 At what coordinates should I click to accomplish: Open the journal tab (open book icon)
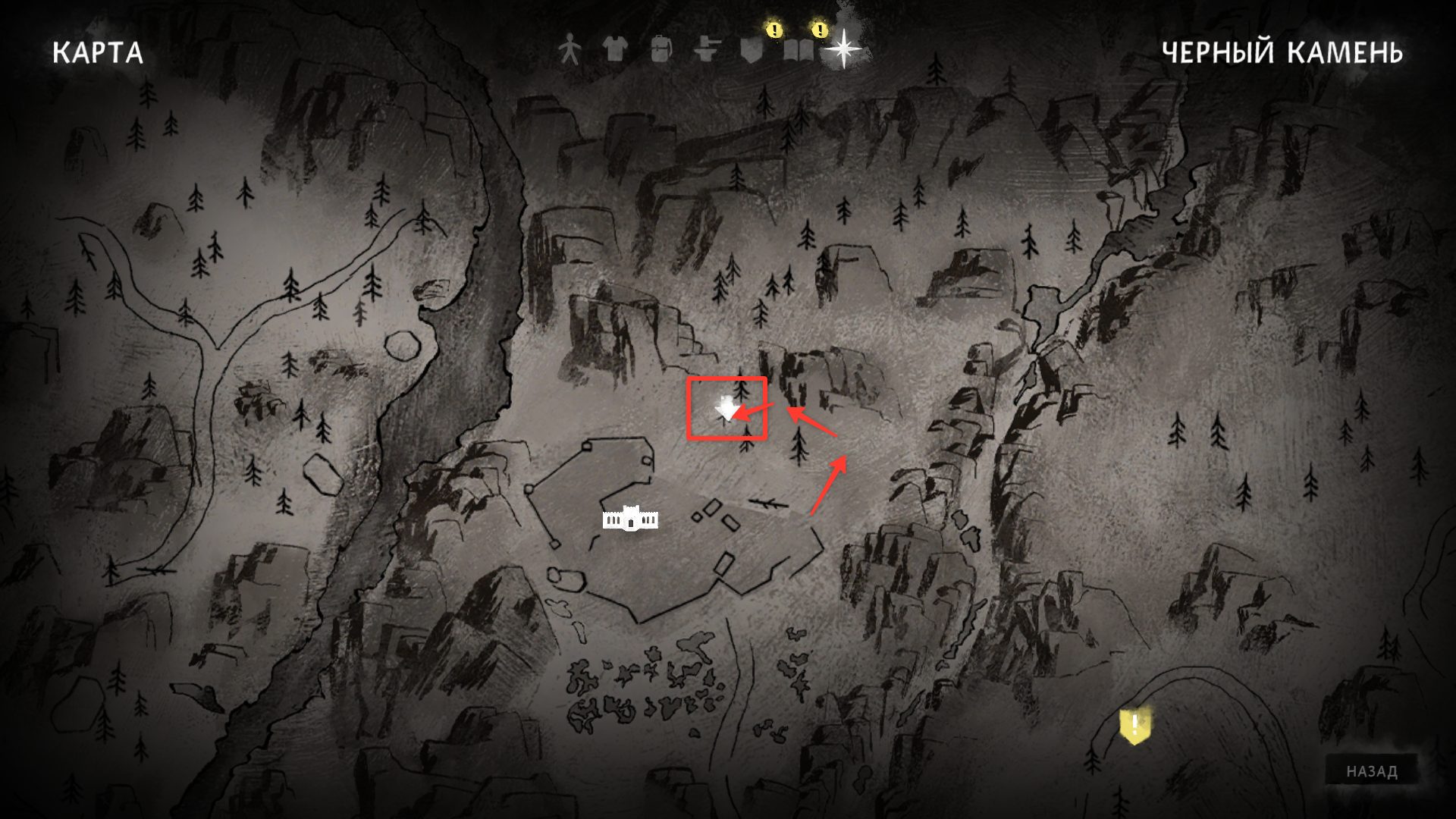798,50
